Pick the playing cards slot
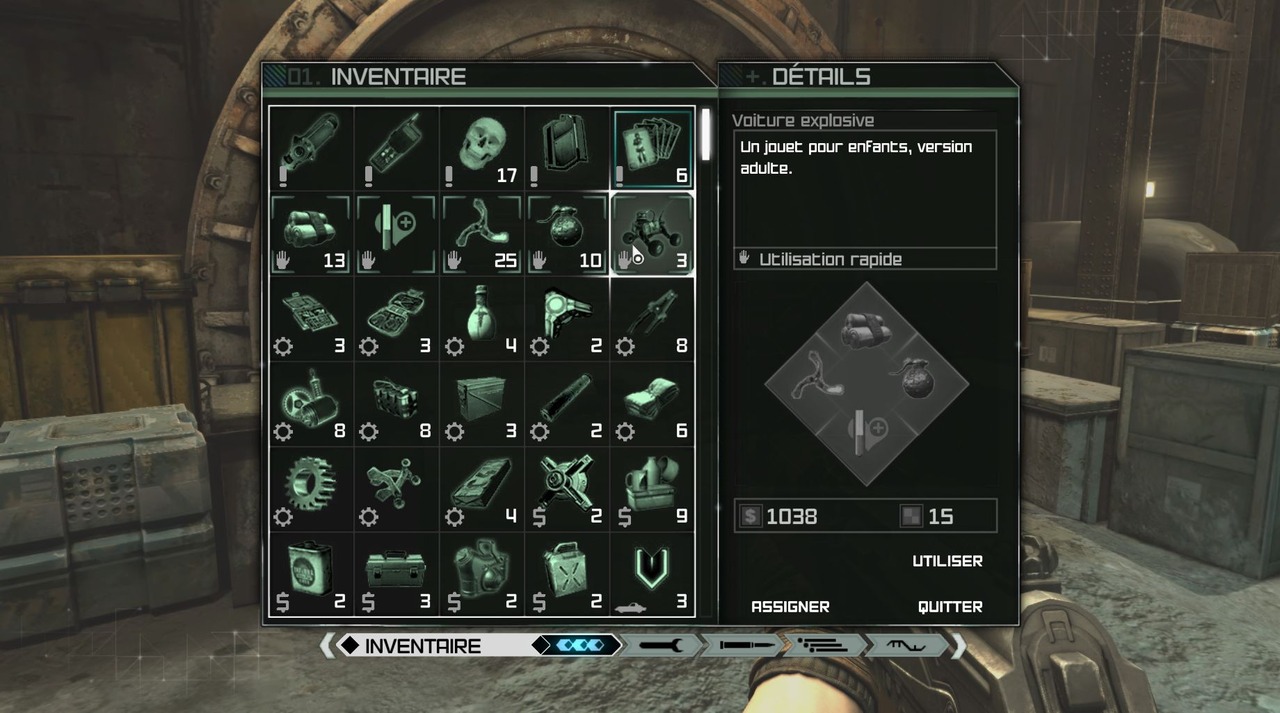The image size is (1280, 713). [653, 149]
